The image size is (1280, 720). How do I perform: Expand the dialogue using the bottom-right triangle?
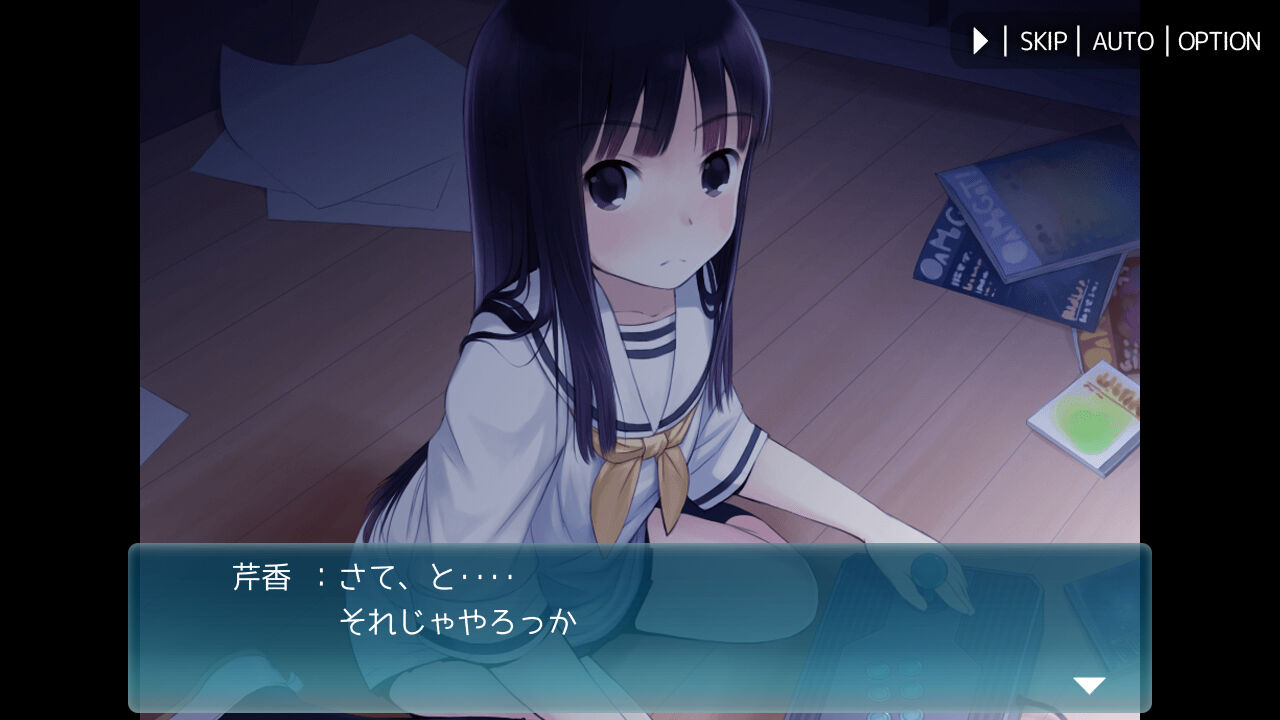(x=1089, y=684)
